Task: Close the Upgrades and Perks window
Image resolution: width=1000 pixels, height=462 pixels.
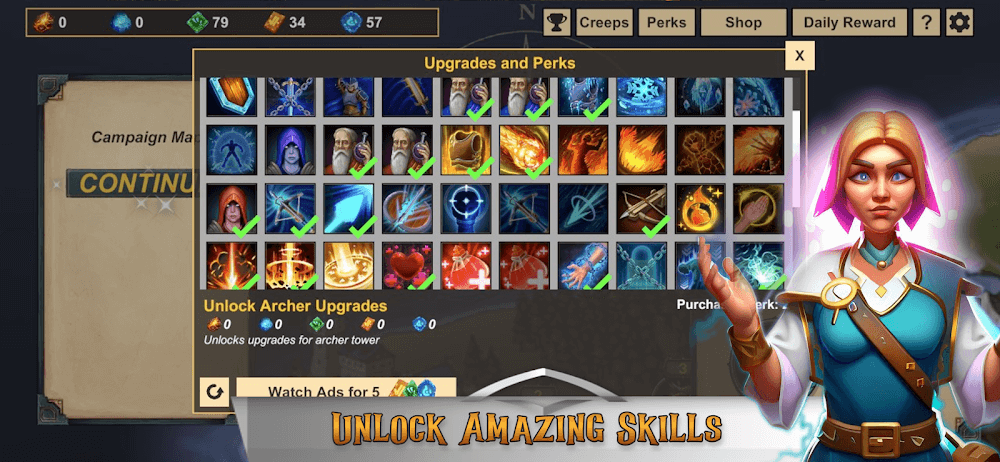Action: click(799, 56)
